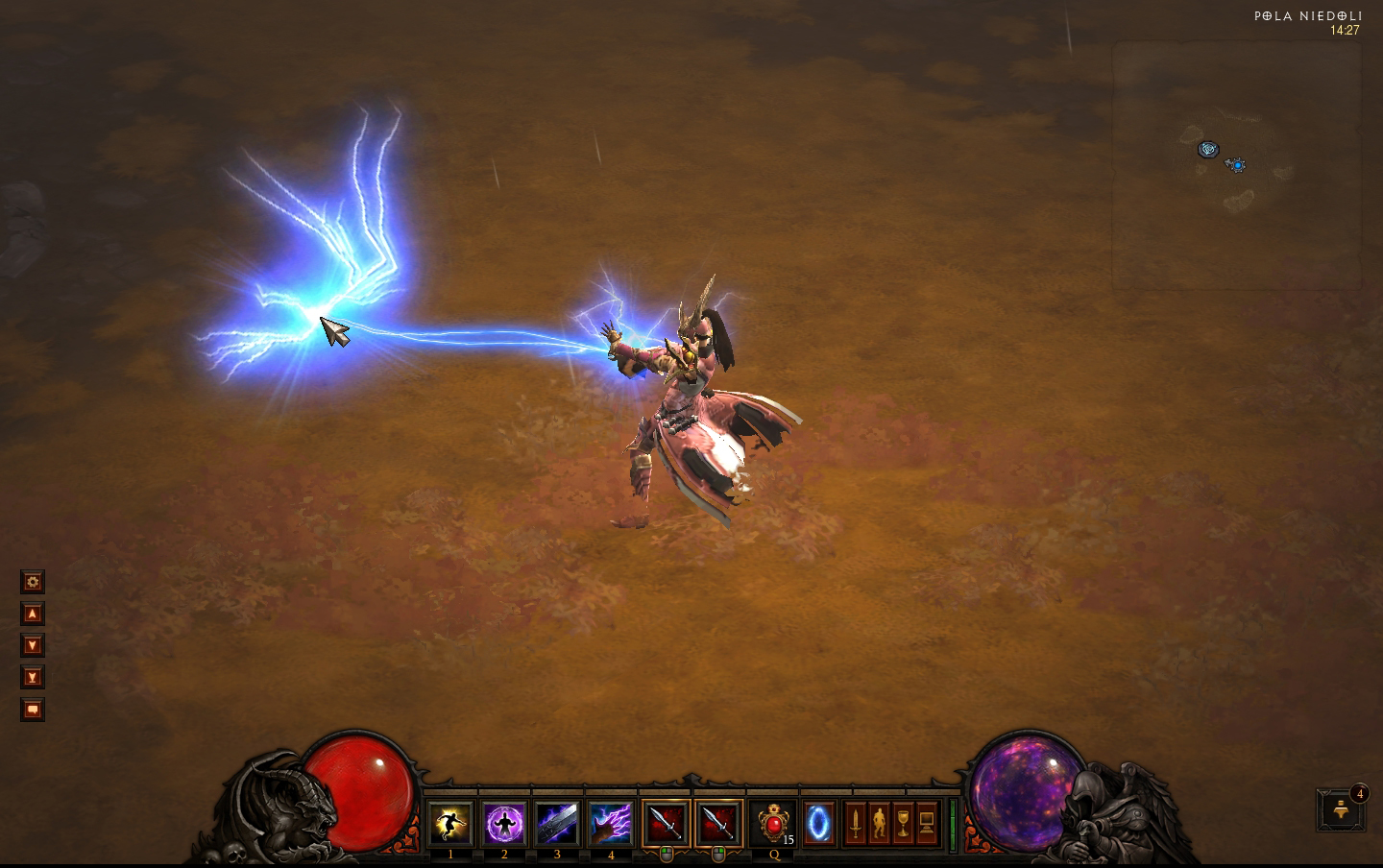Jump to chat bottom with underlined arrow
The height and width of the screenshot is (868, 1383).
33,678
